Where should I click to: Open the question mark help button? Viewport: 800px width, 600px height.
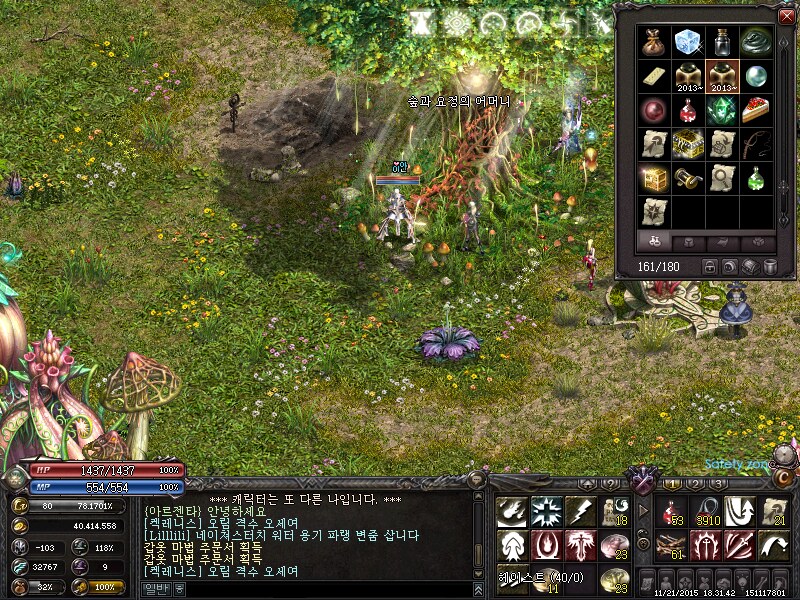click(x=608, y=484)
